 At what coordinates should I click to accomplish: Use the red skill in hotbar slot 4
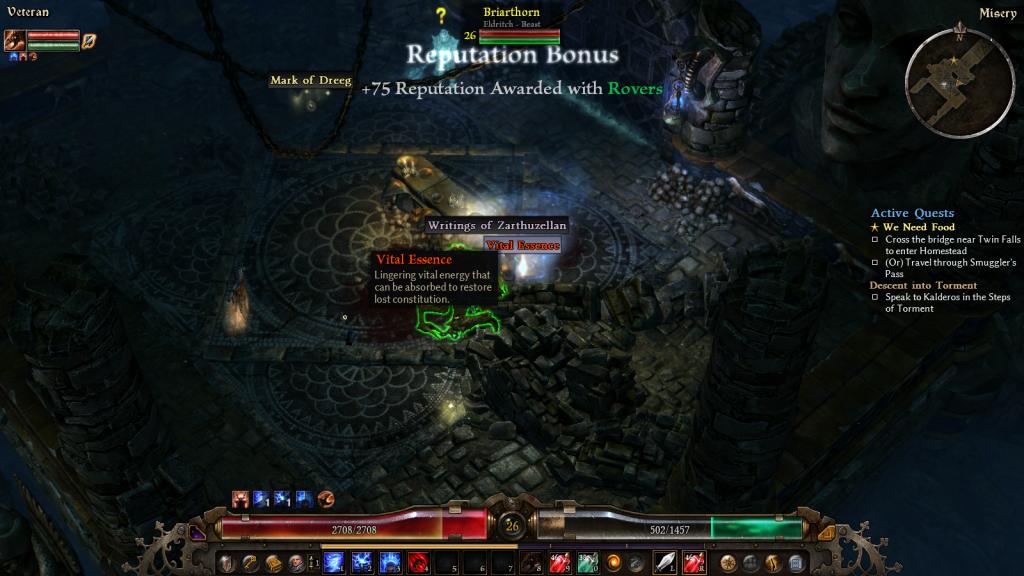[x=419, y=562]
